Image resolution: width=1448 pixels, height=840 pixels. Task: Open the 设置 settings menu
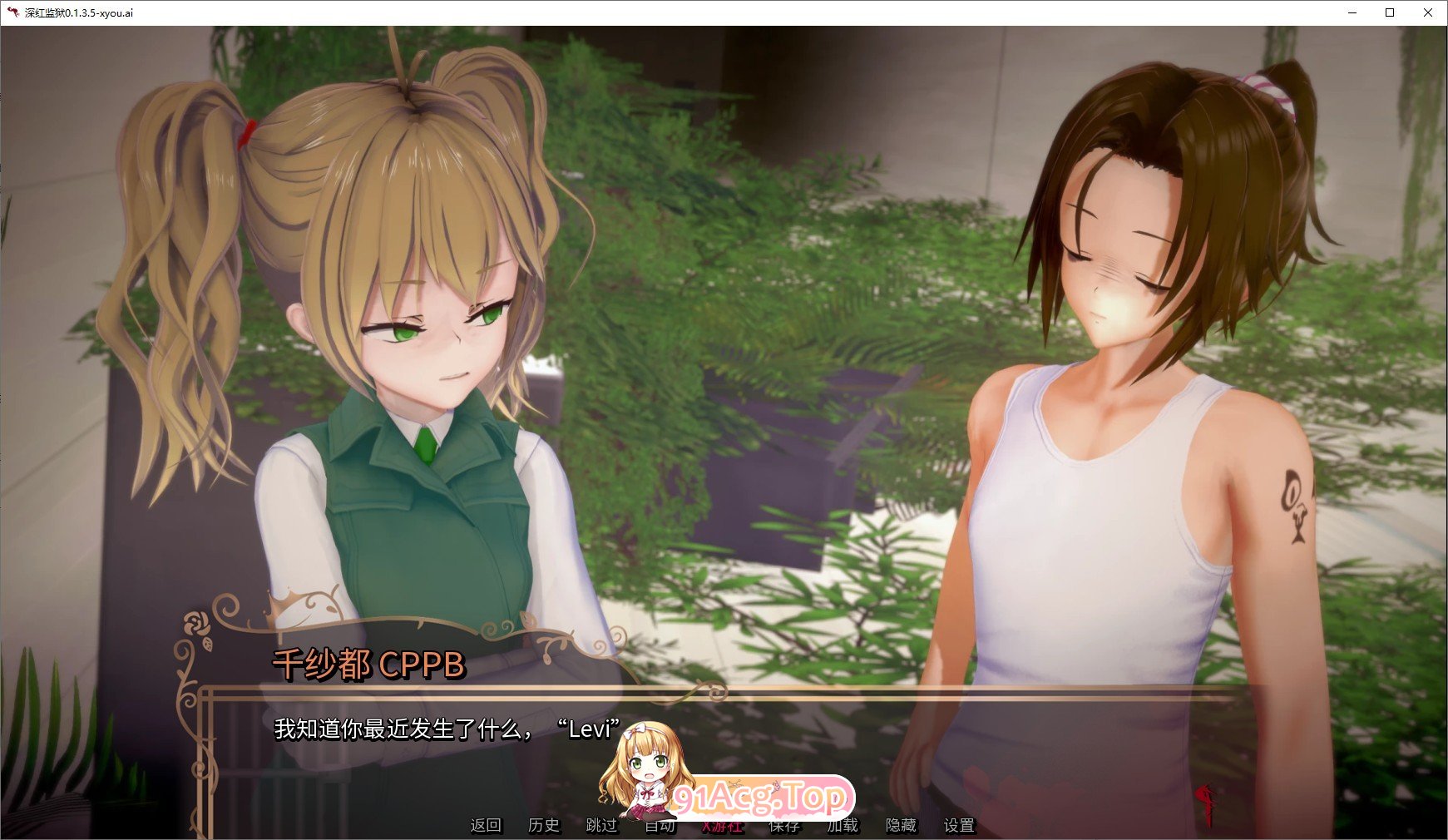coord(959,825)
